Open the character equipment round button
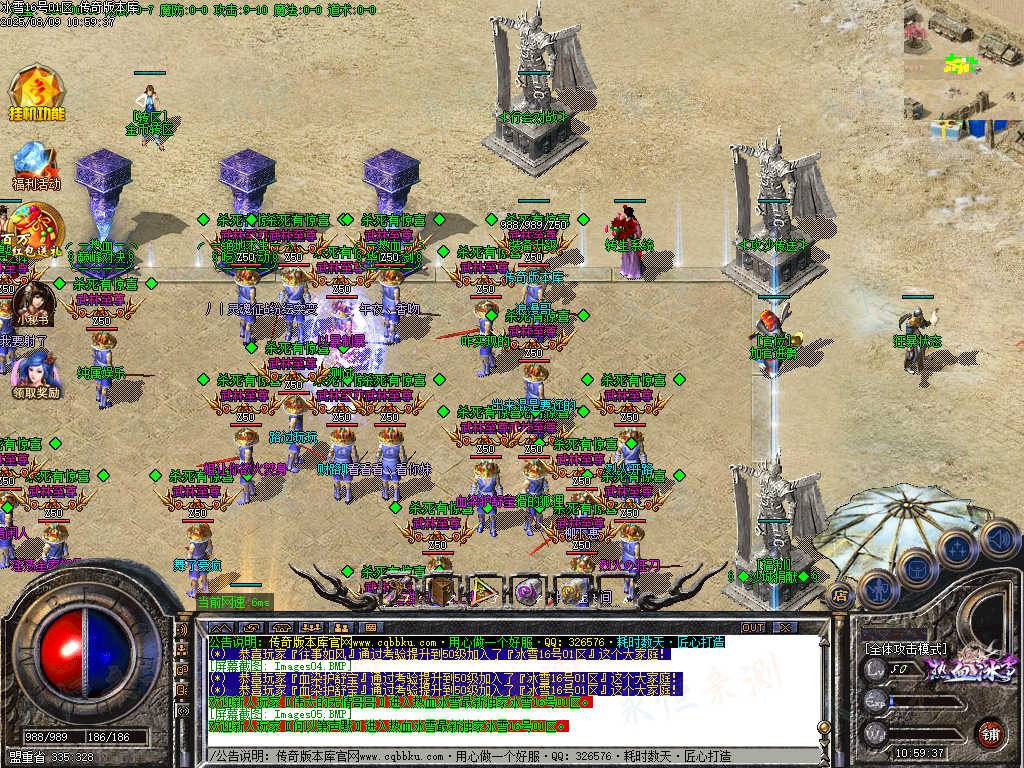1024x768 pixels. (877, 588)
